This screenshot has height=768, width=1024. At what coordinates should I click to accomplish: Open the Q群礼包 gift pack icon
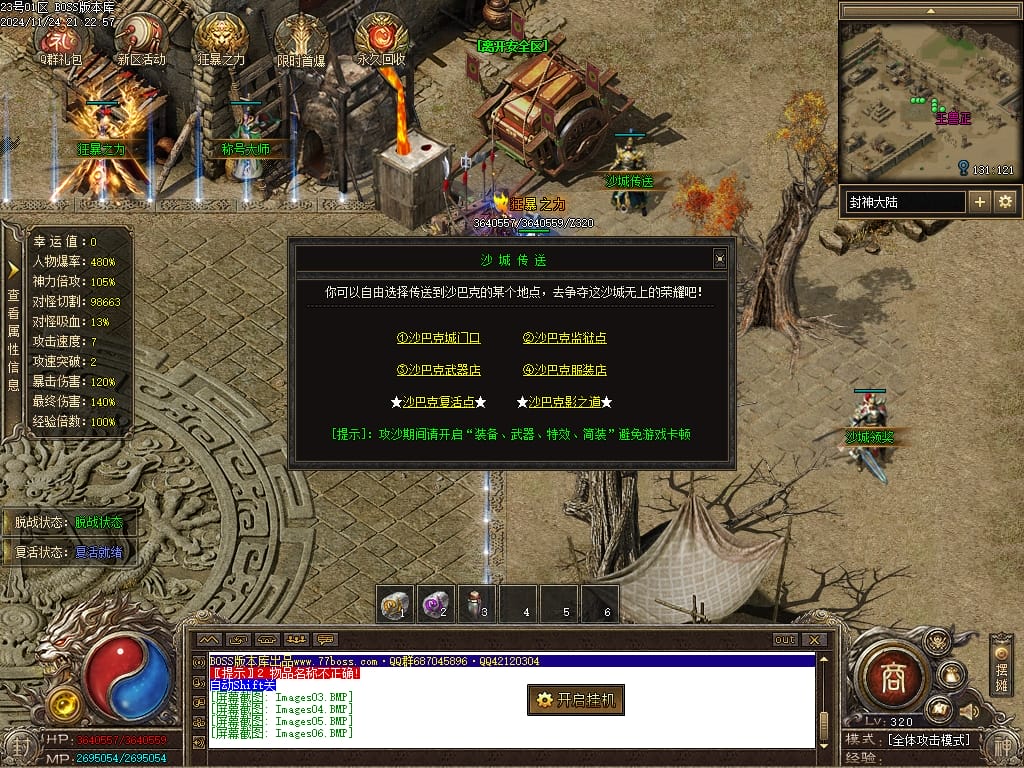pos(62,40)
